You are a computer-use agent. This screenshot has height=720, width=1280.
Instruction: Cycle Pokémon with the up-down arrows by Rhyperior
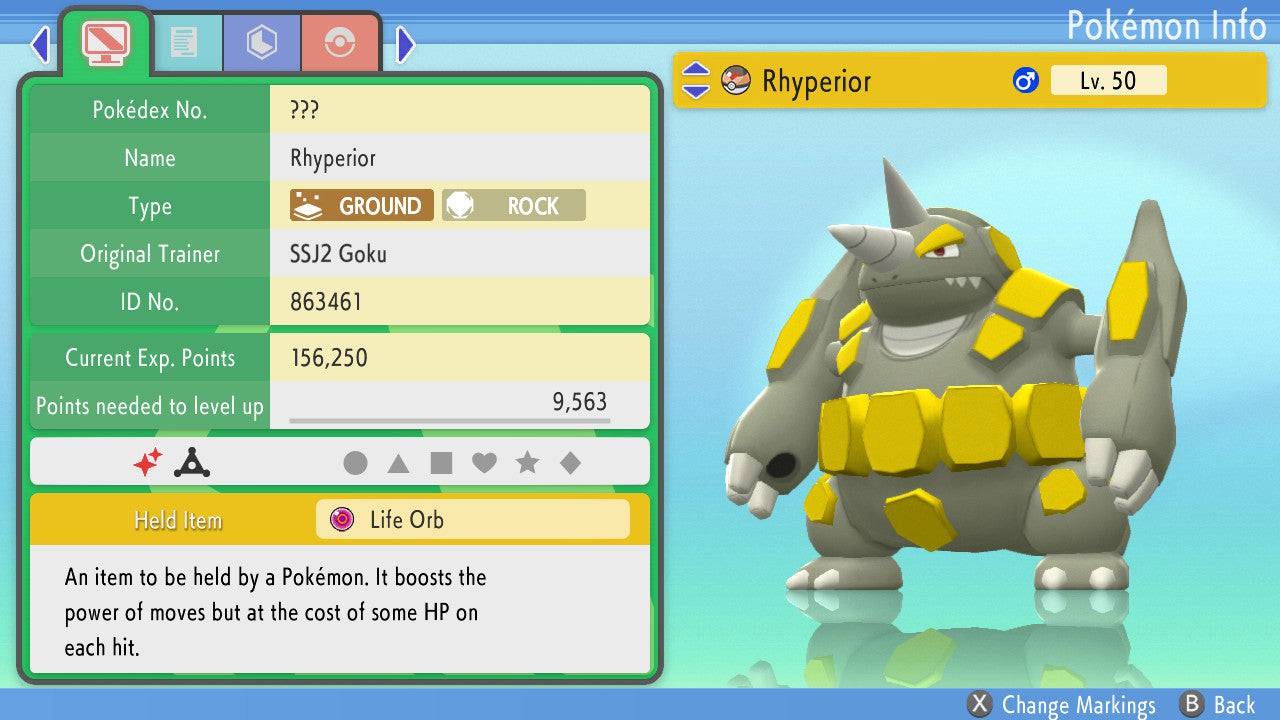(x=696, y=81)
